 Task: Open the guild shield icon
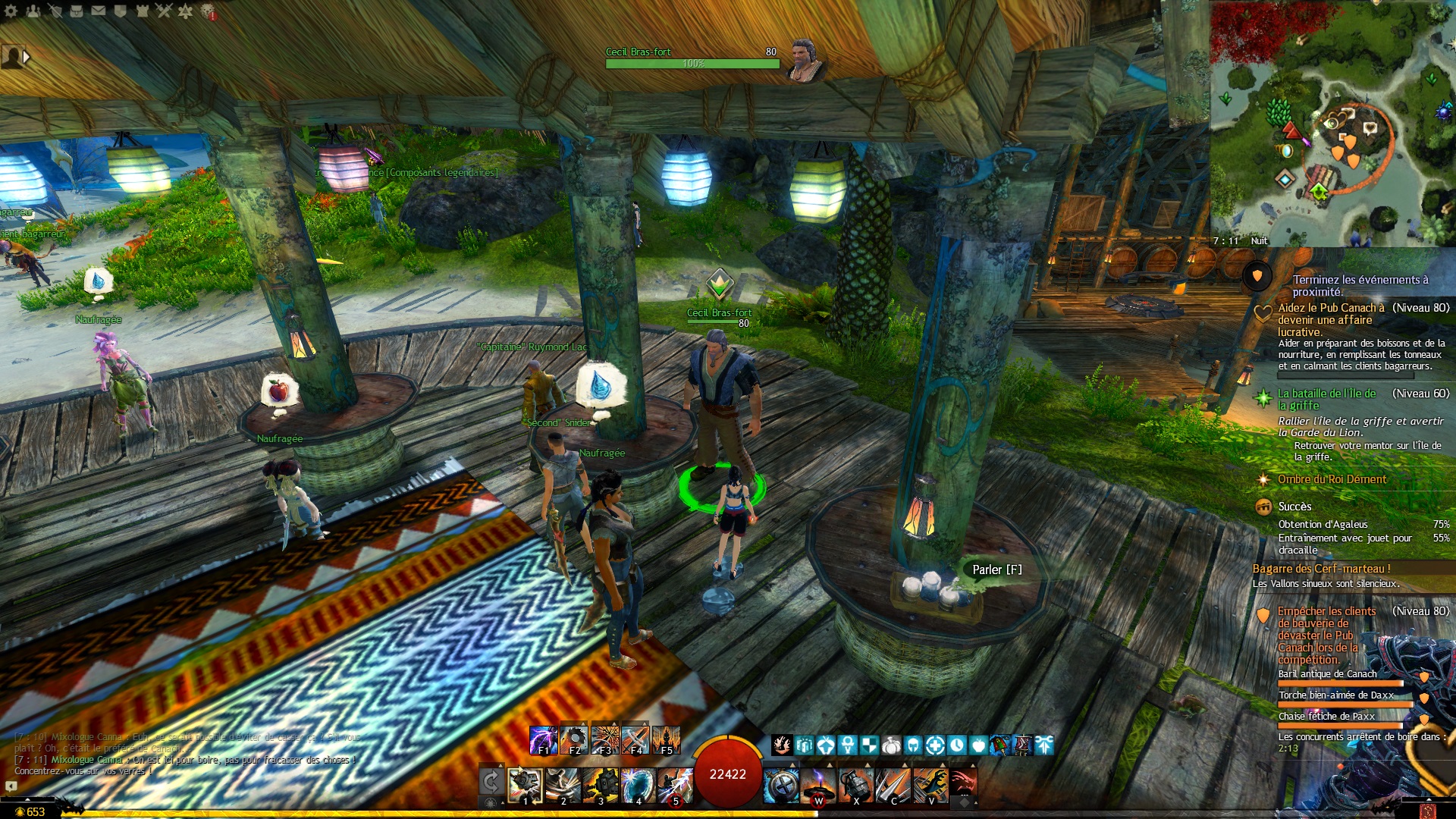[x=121, y=11]
